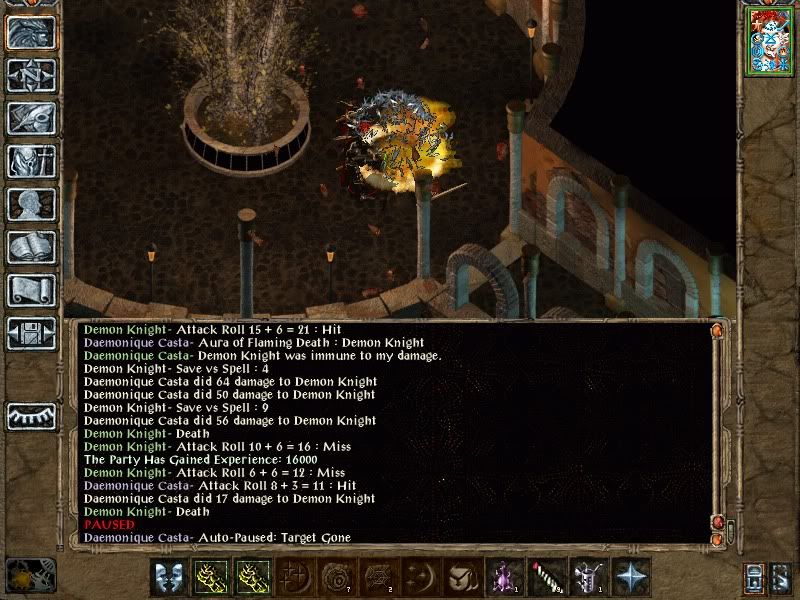Return to game using the top sidebar button

coord(31,33)
